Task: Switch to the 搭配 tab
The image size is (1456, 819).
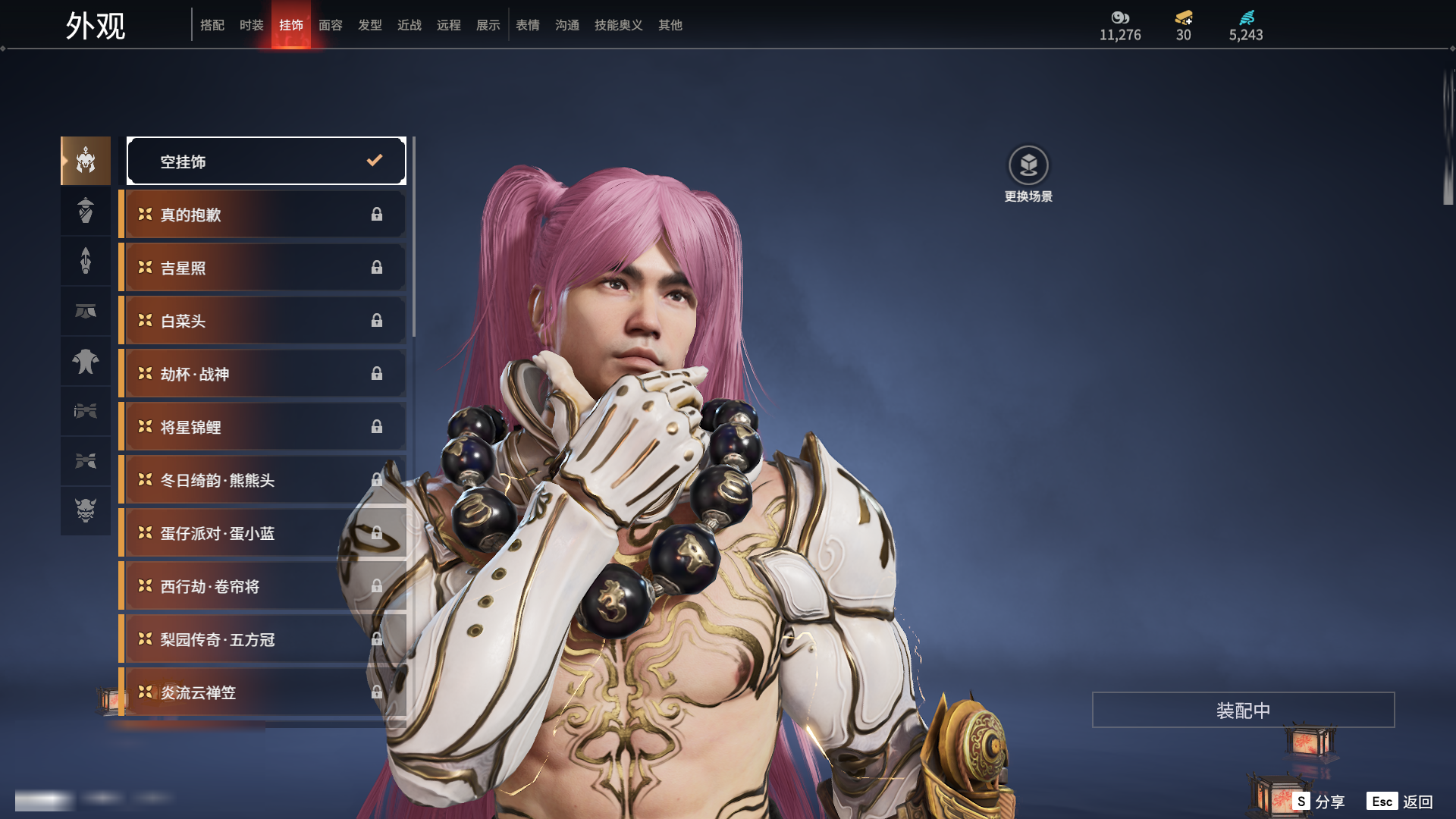Action: coord(212,25)
